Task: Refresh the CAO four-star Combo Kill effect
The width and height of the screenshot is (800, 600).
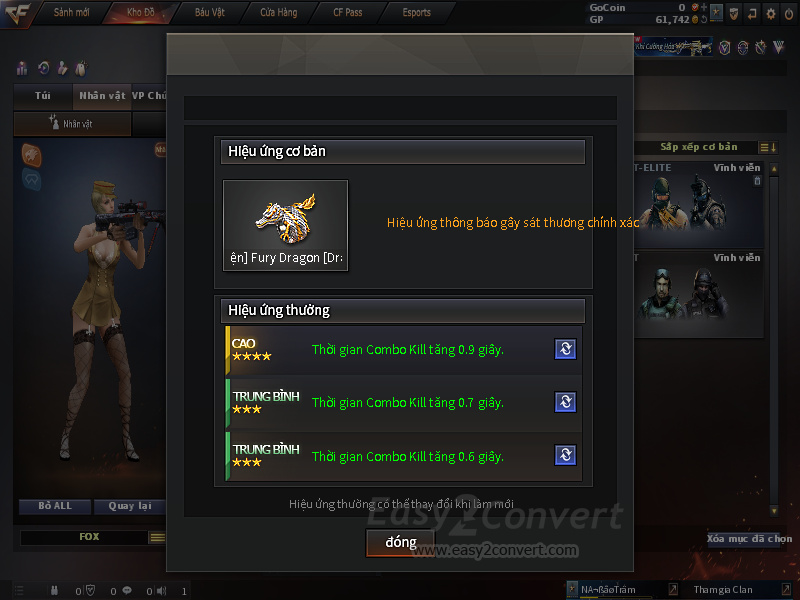Action: coord(565,349)
